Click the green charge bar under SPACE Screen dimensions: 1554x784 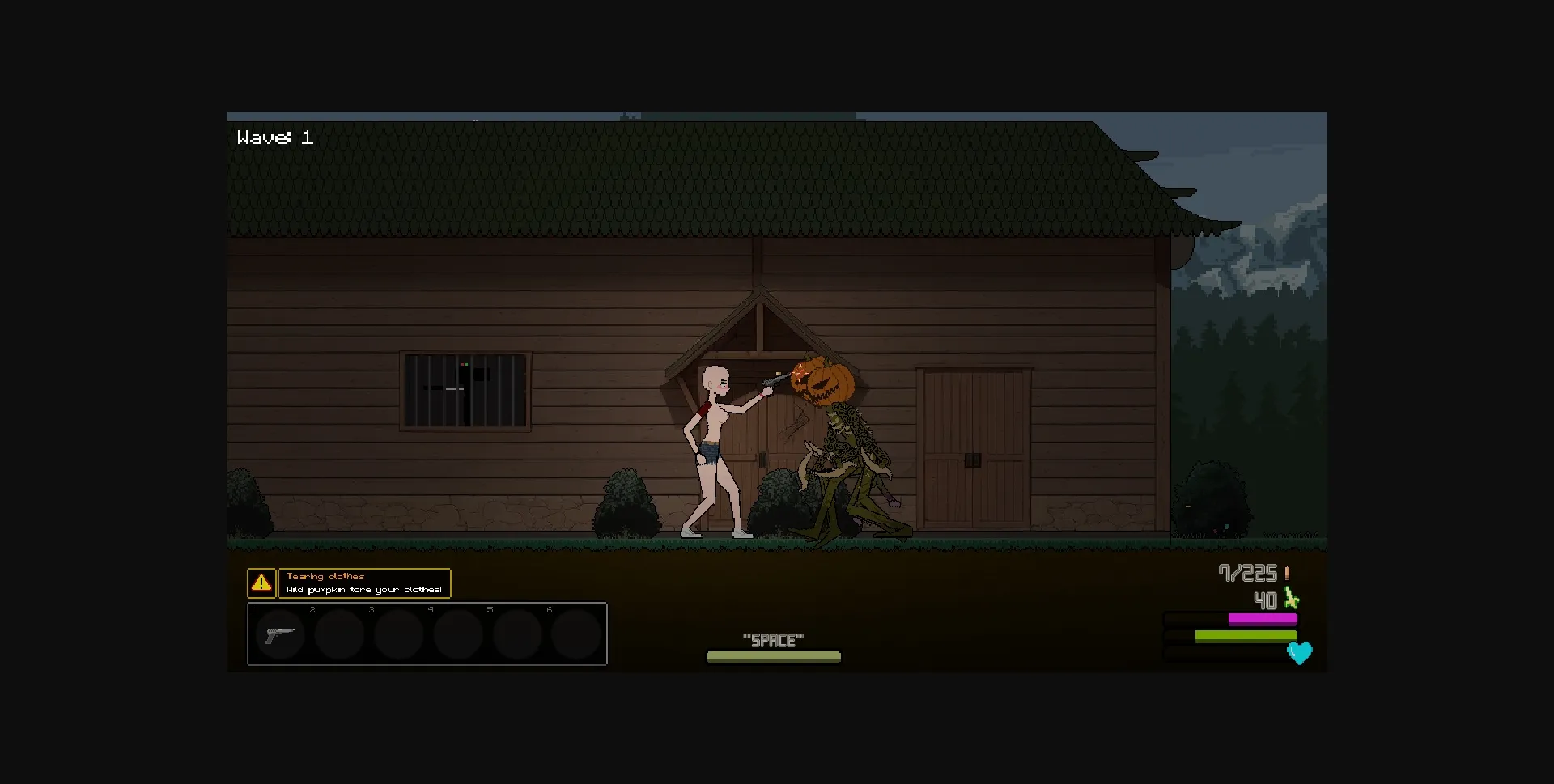(x=774, y=657)
